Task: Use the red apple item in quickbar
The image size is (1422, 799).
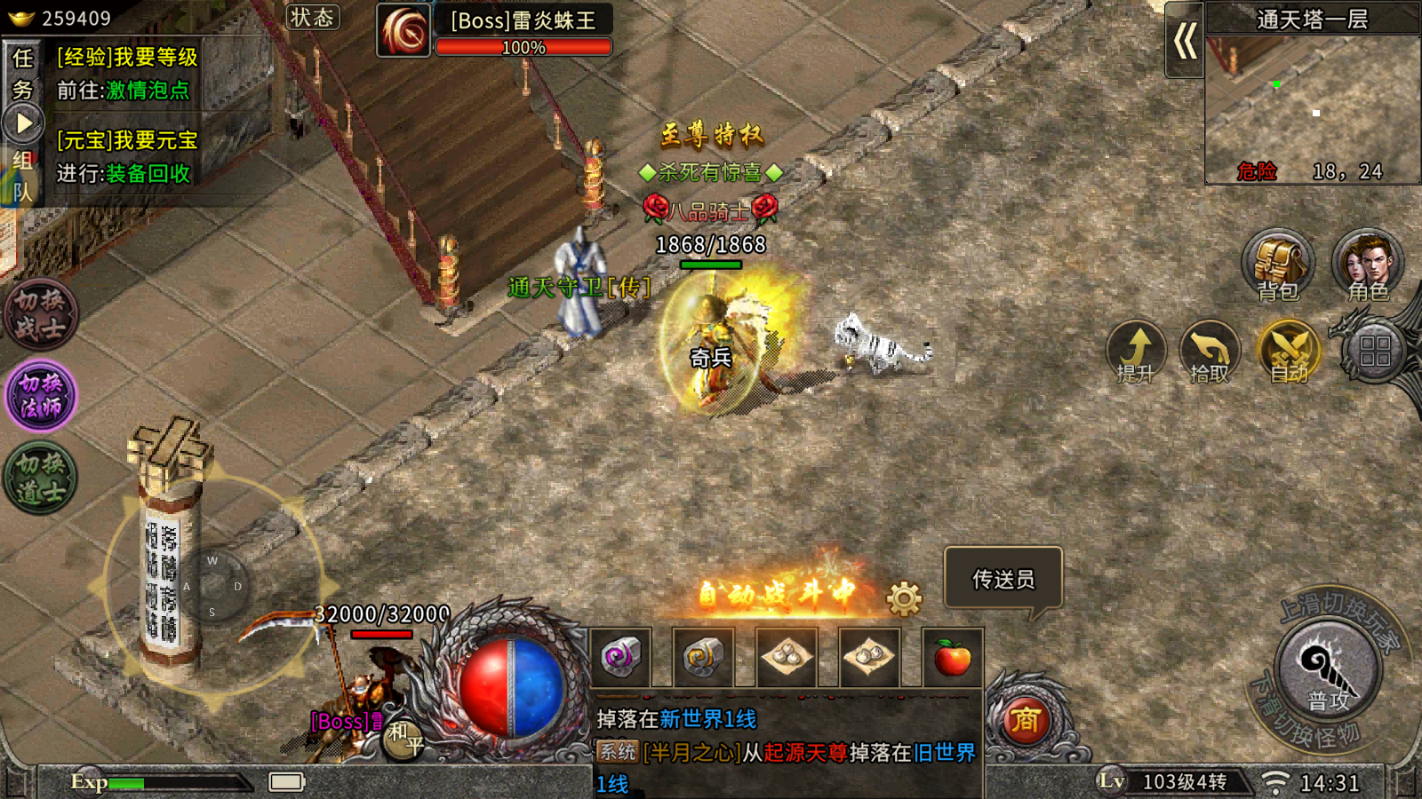Action: coord(952,660)
